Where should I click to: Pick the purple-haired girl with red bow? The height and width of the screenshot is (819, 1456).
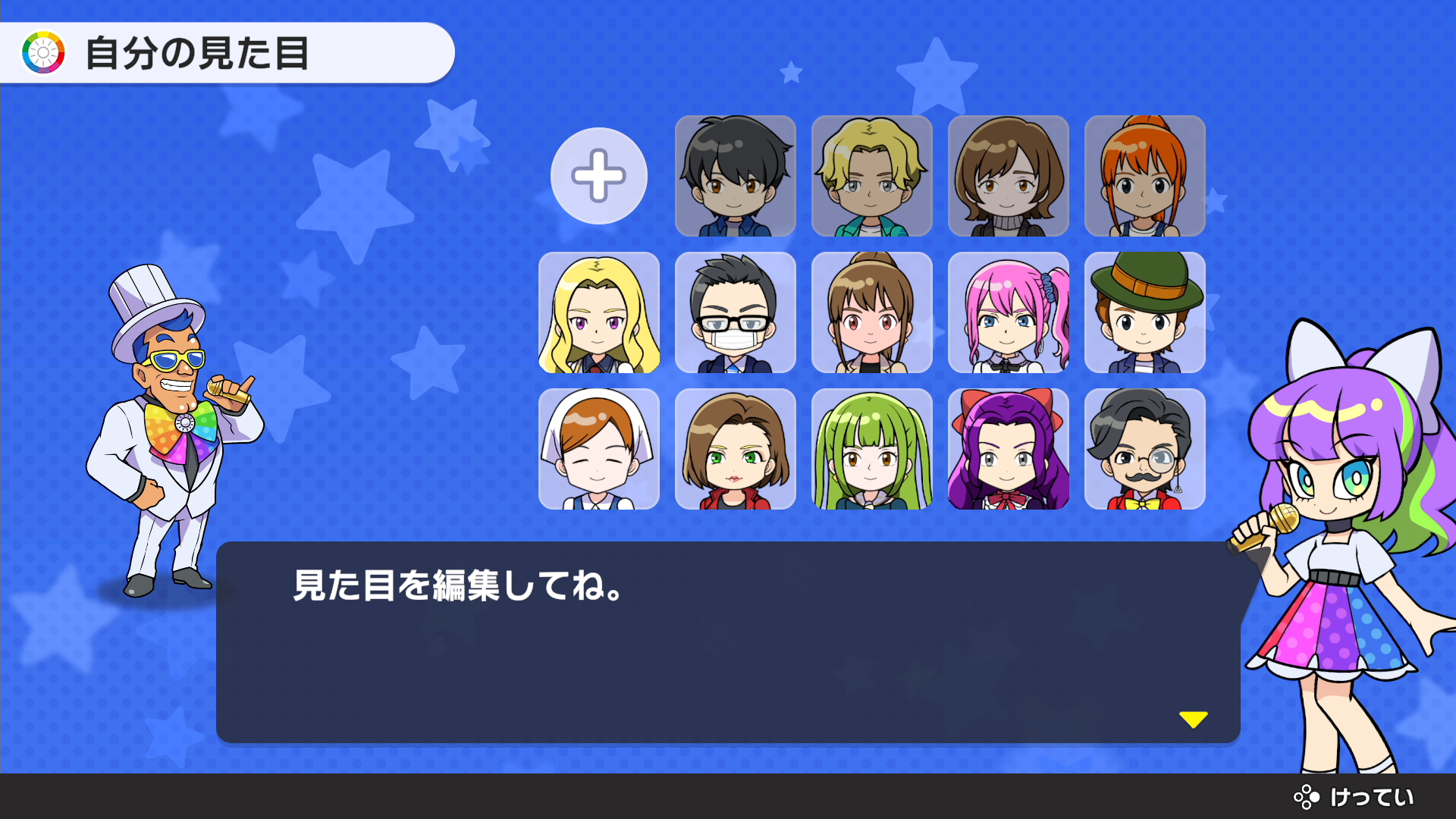point(1008,449)
